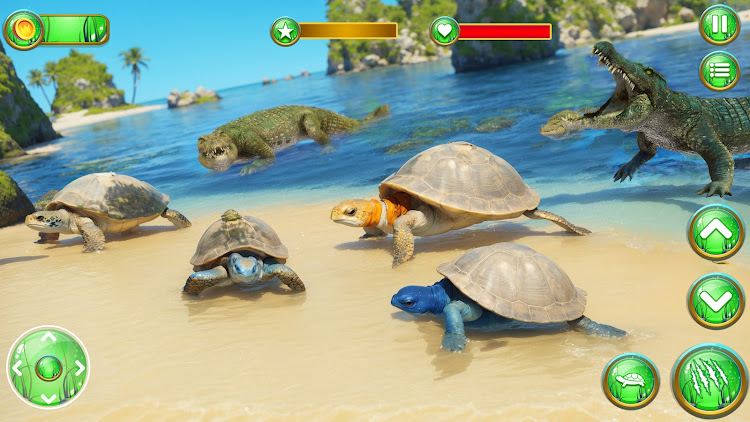Tap the green up arrow button

pos(716,233)
